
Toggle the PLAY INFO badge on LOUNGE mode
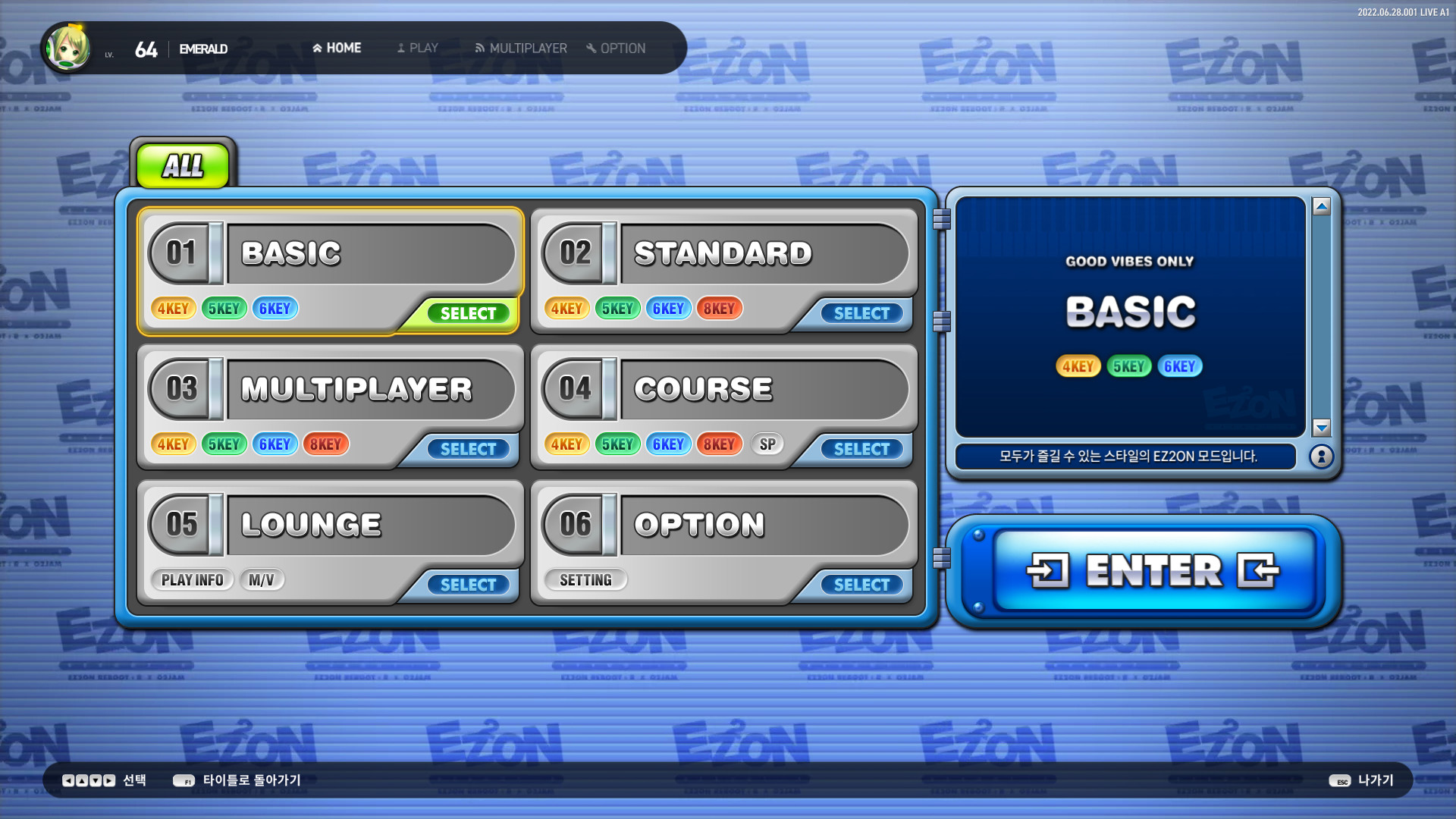(x=192, y=579)
